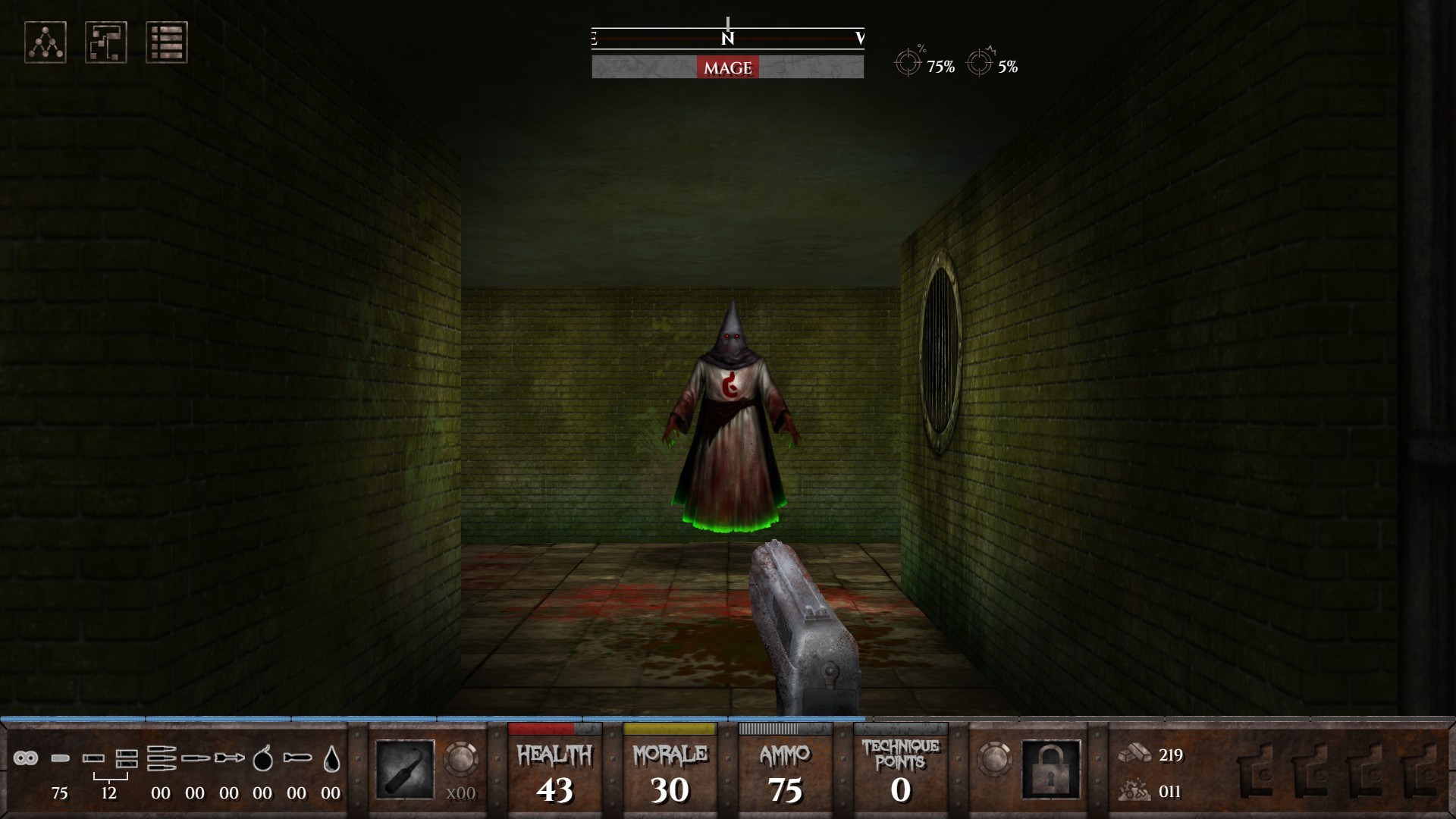Select the pistol bullet ammo icon
Screen dimensions: 1456x819
[x=60, y=758]
